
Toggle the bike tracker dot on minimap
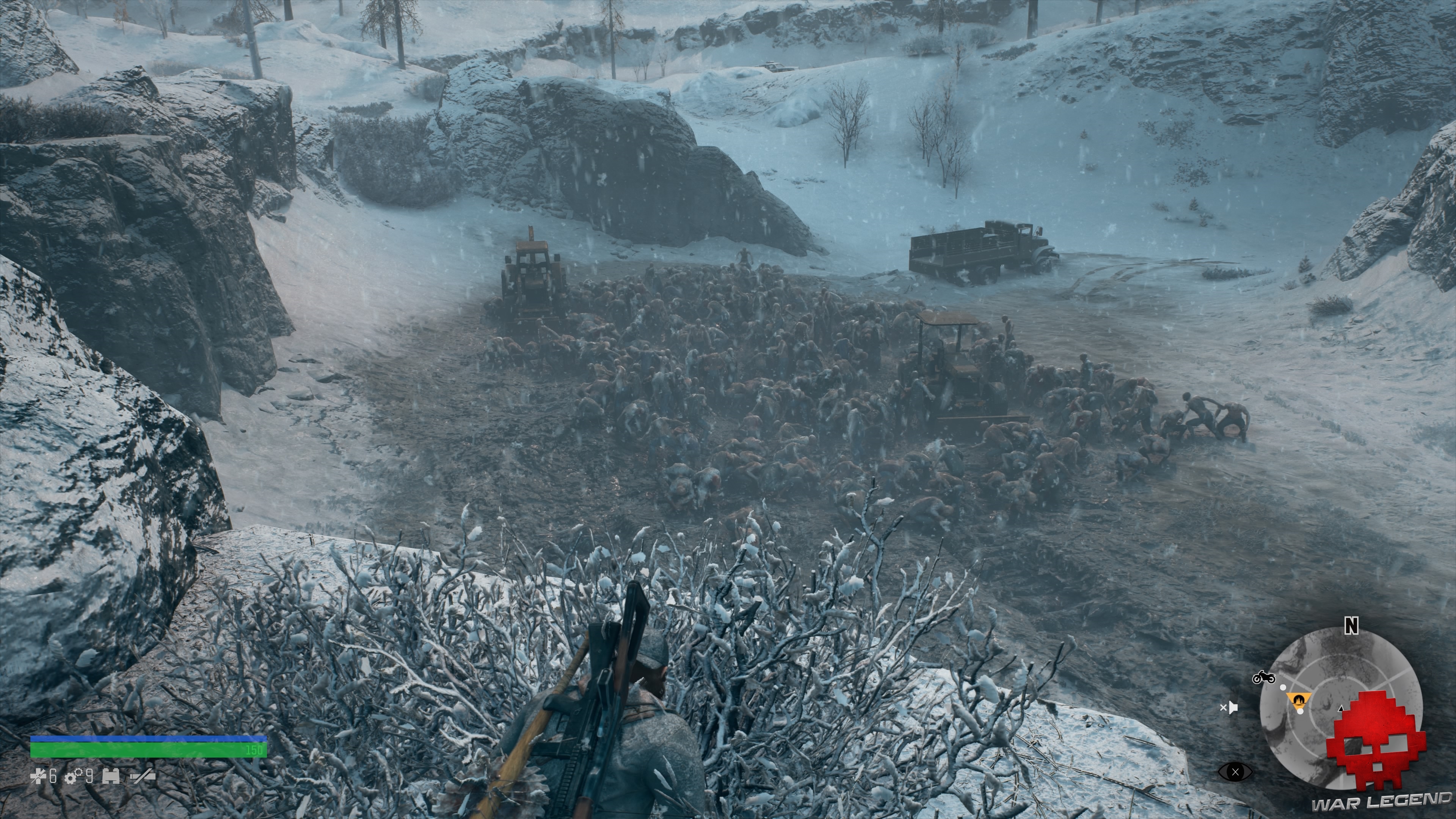point(1283,687)
